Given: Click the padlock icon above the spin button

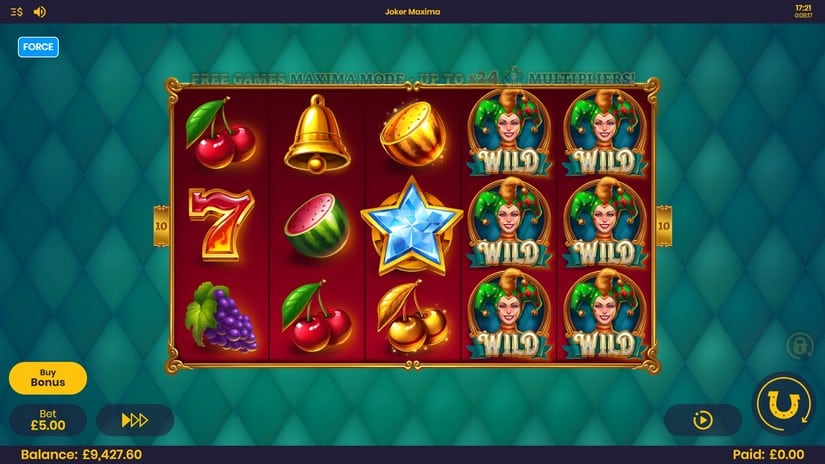Looking at the screenshot, I should tap(798, 346).
